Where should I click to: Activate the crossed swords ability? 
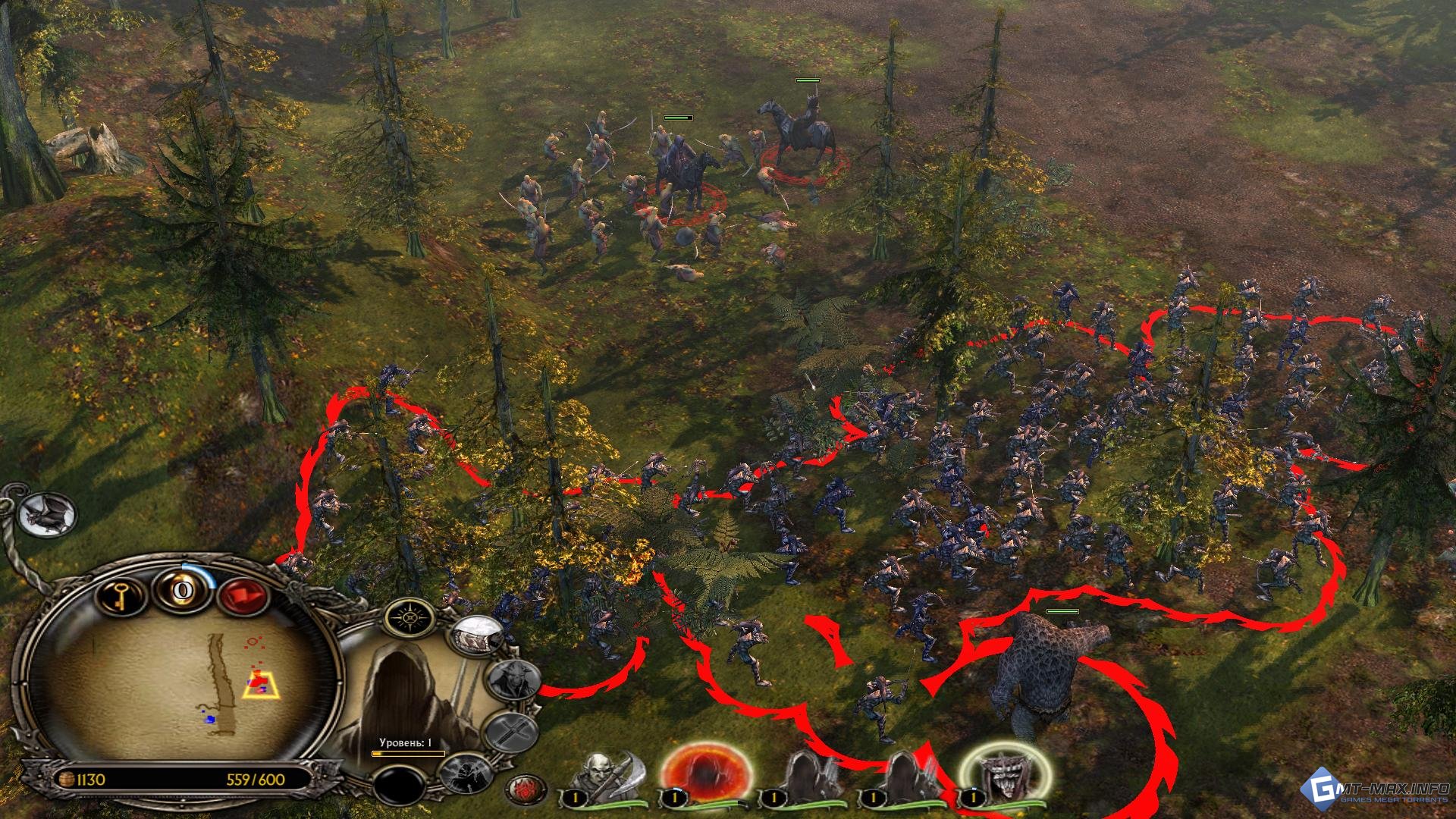click(x=511, y=732)
